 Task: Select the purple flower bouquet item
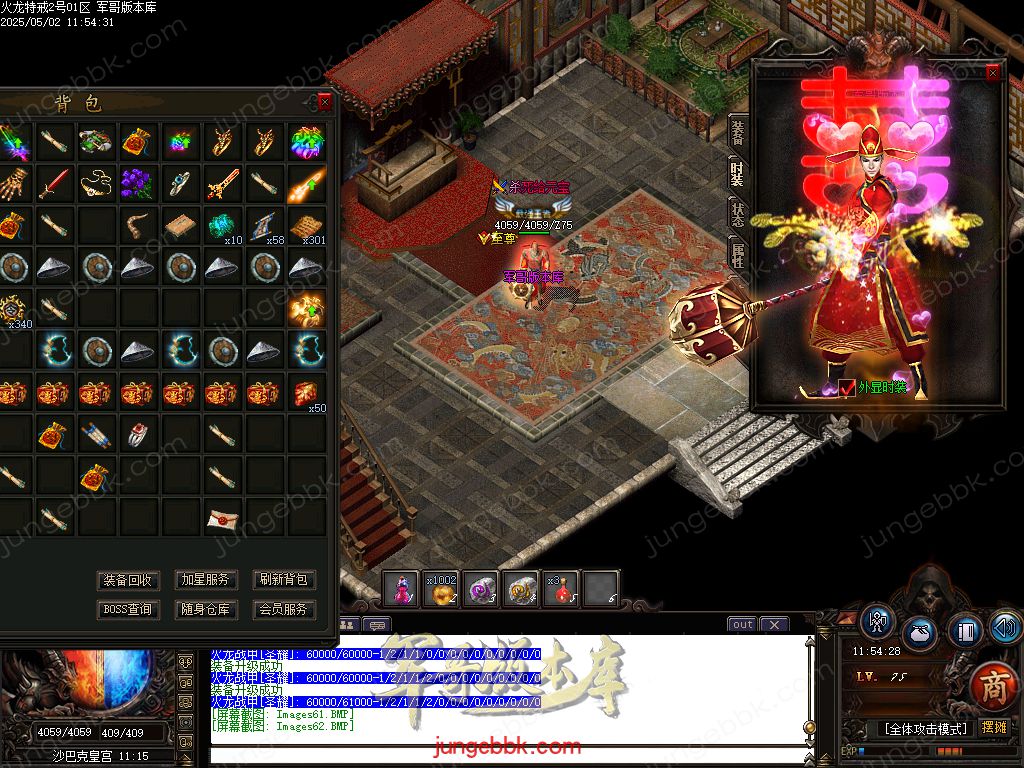pos(137,183)
